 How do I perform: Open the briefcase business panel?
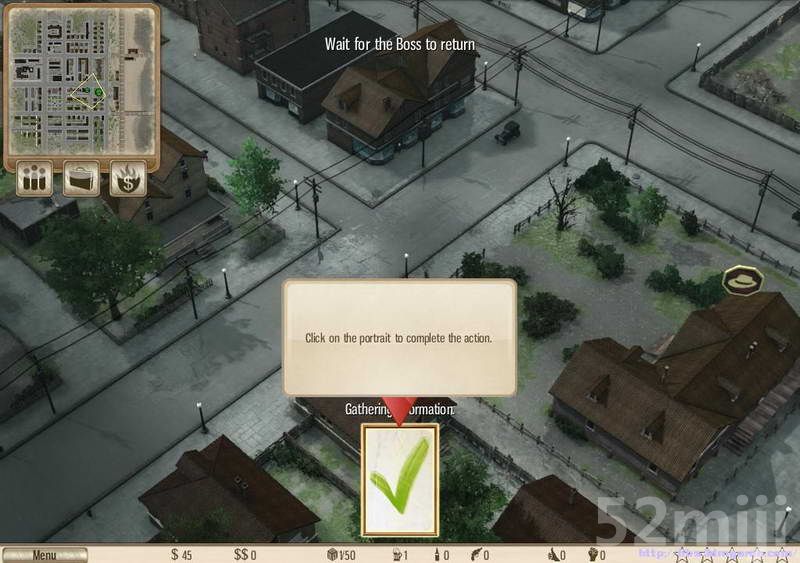[82, 179]
